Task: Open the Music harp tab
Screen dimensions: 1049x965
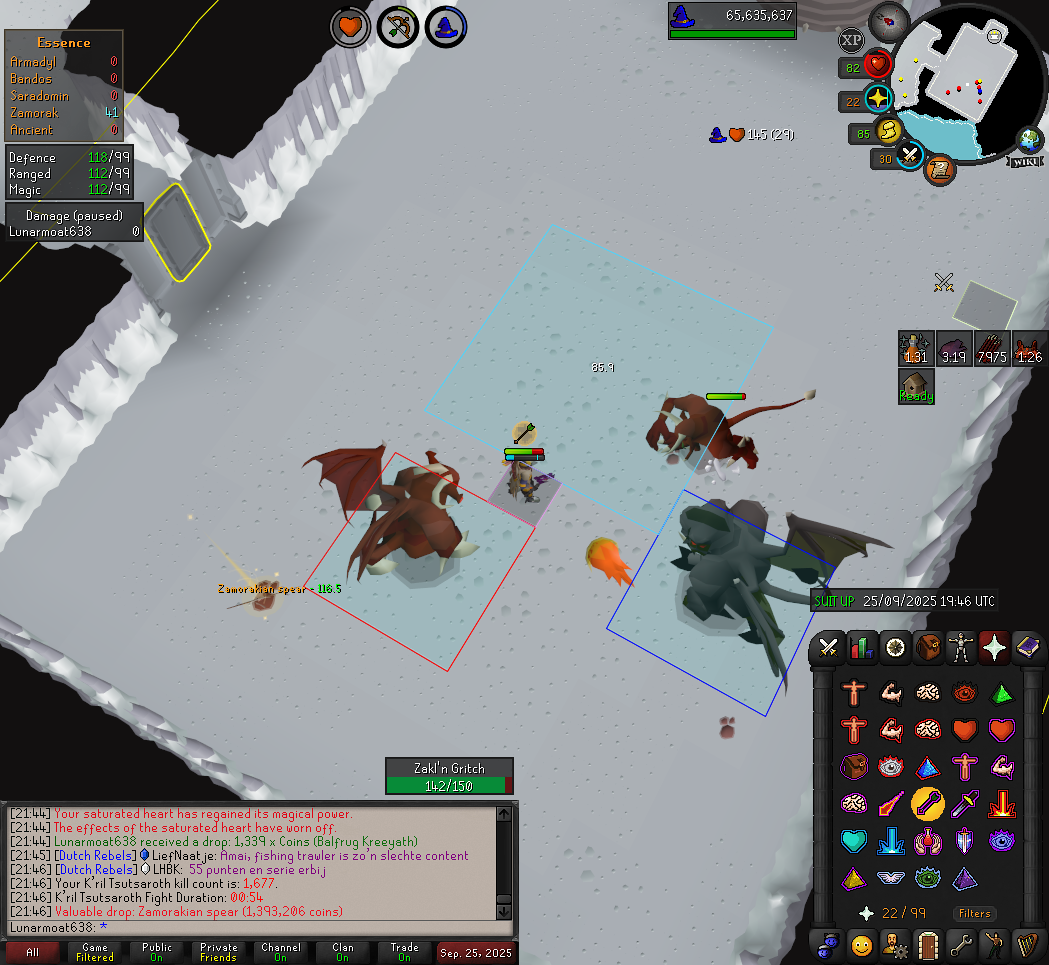Action: pyautogui.click(x=1027, y=943)
